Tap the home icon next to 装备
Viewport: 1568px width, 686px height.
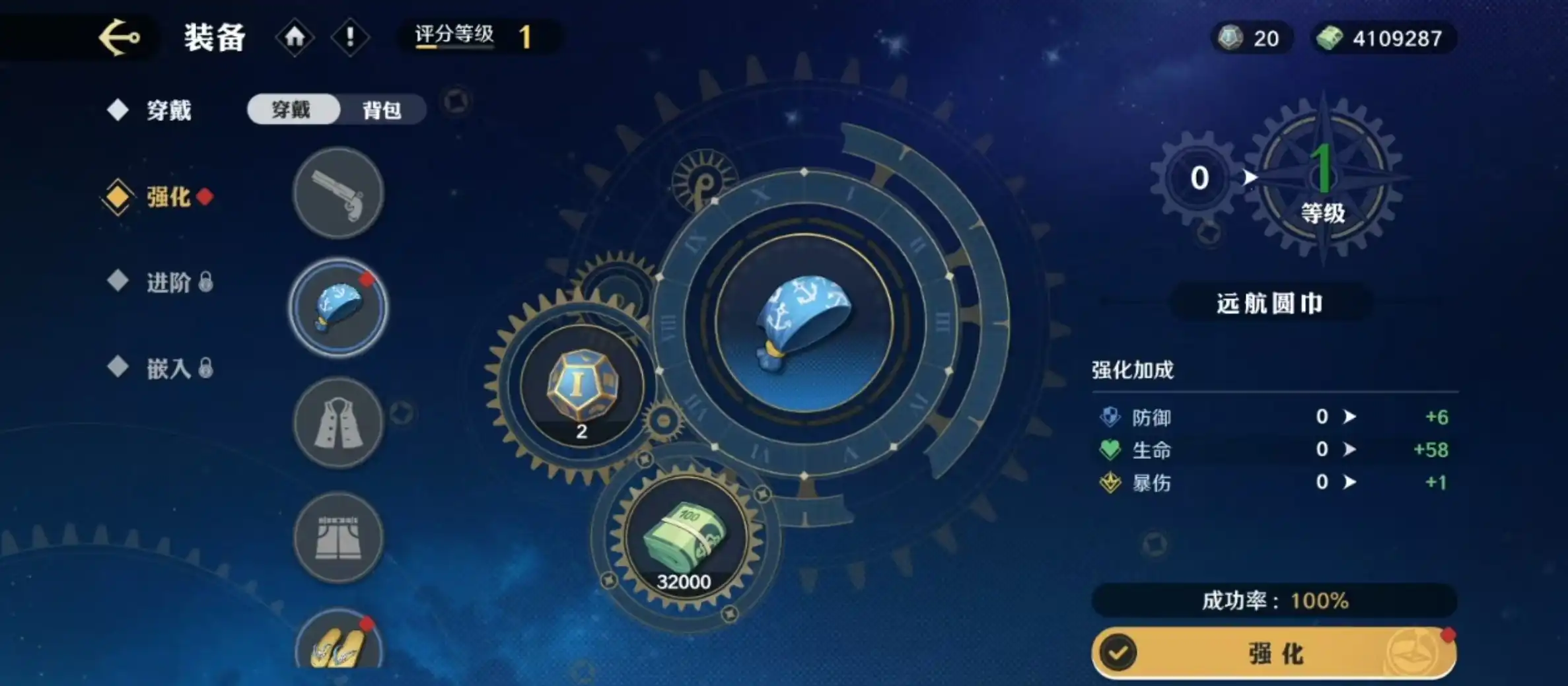(295, 38)
